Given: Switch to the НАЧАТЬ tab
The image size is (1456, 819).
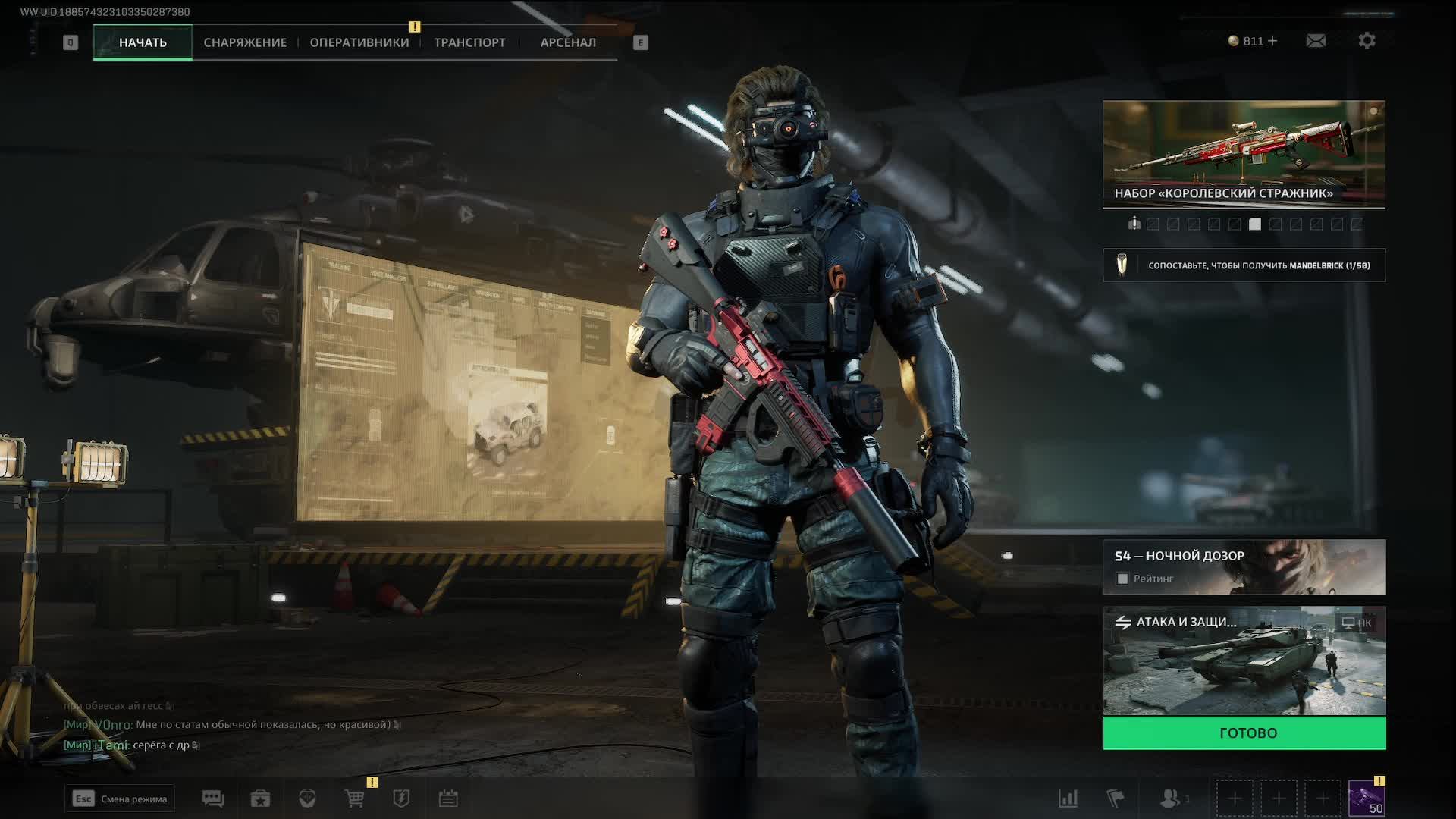Looking at the screenshot, I should [x=143, y=42].
